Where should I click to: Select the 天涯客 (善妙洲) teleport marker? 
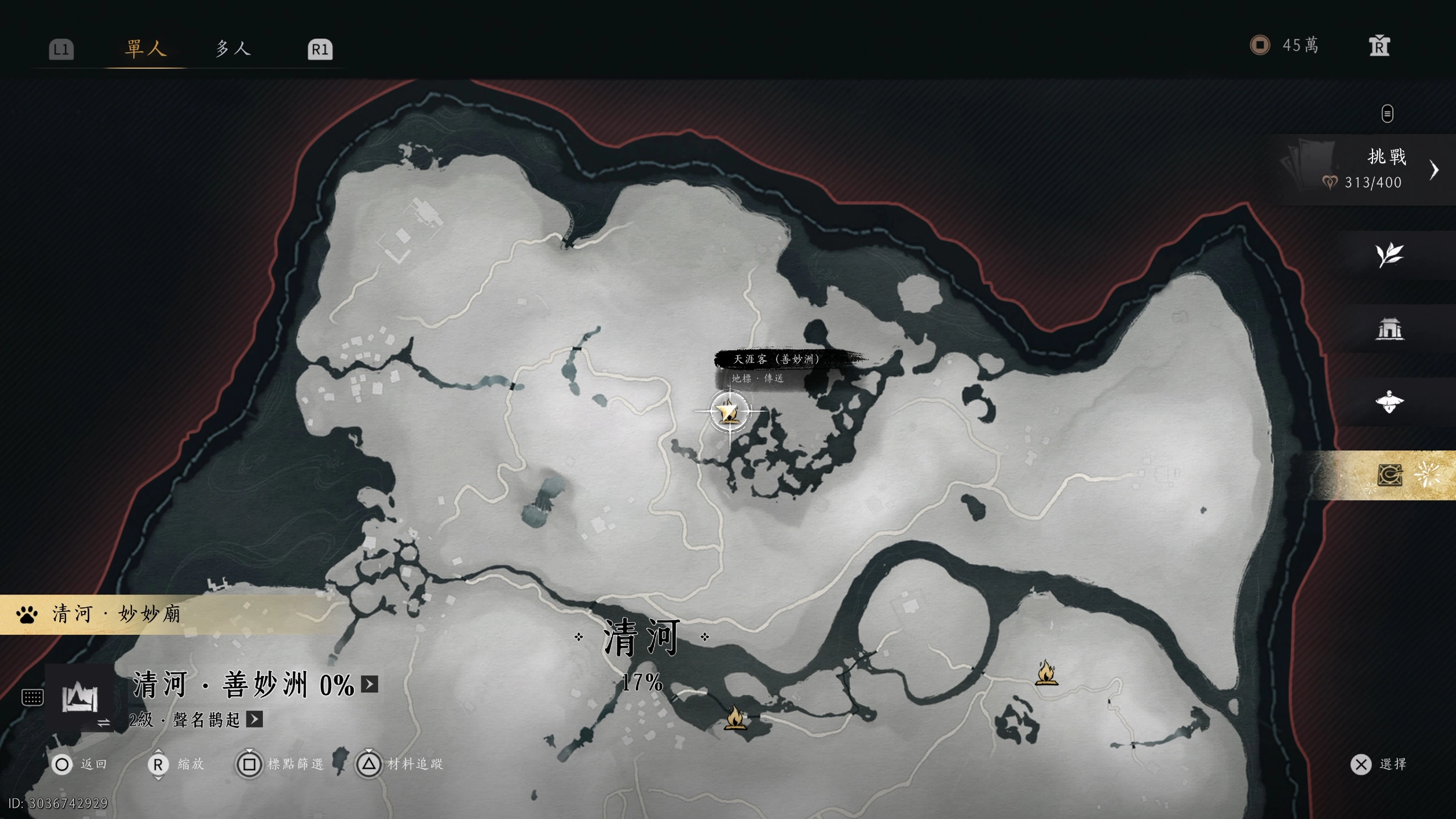point(729,411)
